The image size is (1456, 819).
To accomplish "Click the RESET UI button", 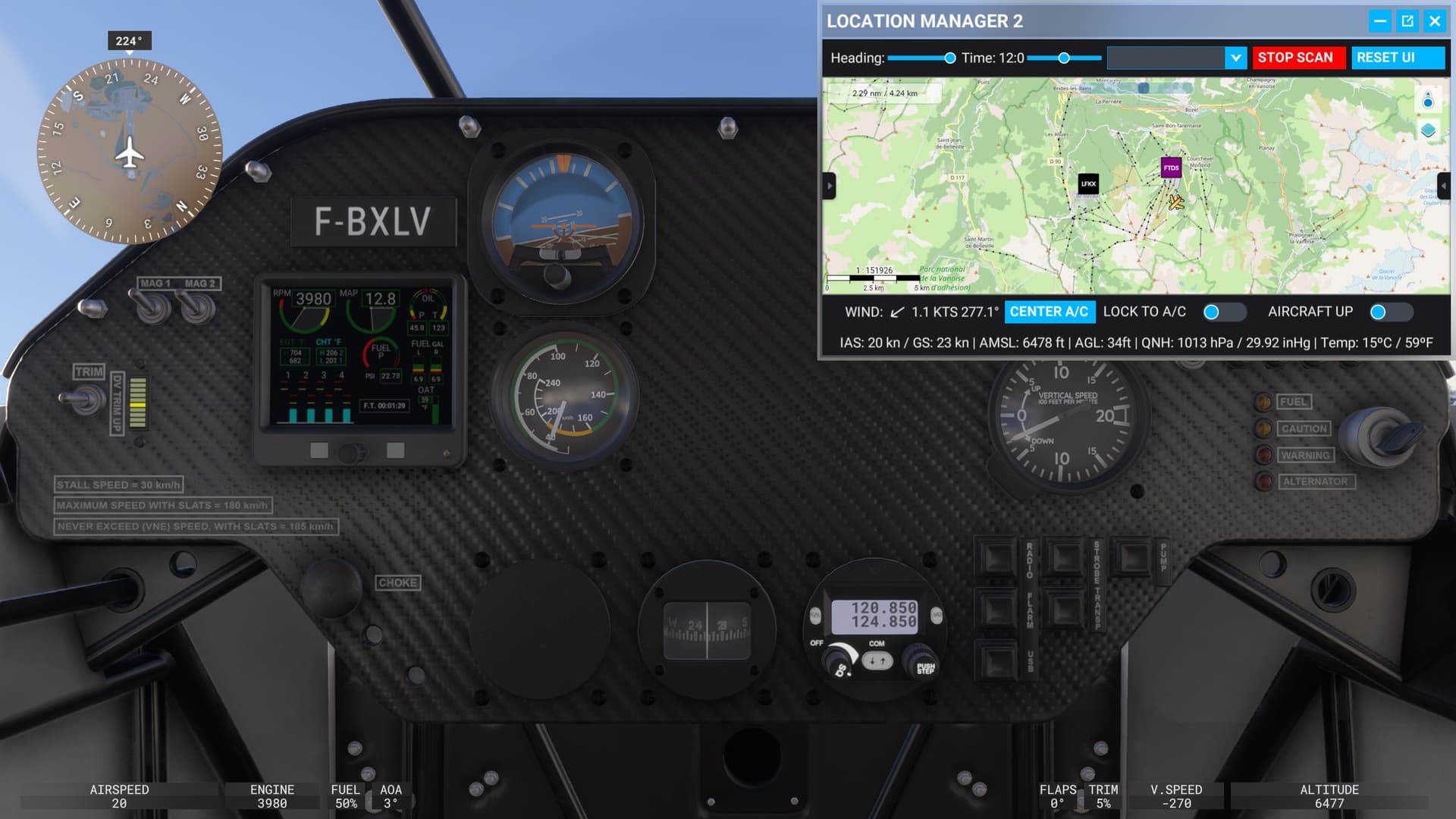I will click(1398, 58).
